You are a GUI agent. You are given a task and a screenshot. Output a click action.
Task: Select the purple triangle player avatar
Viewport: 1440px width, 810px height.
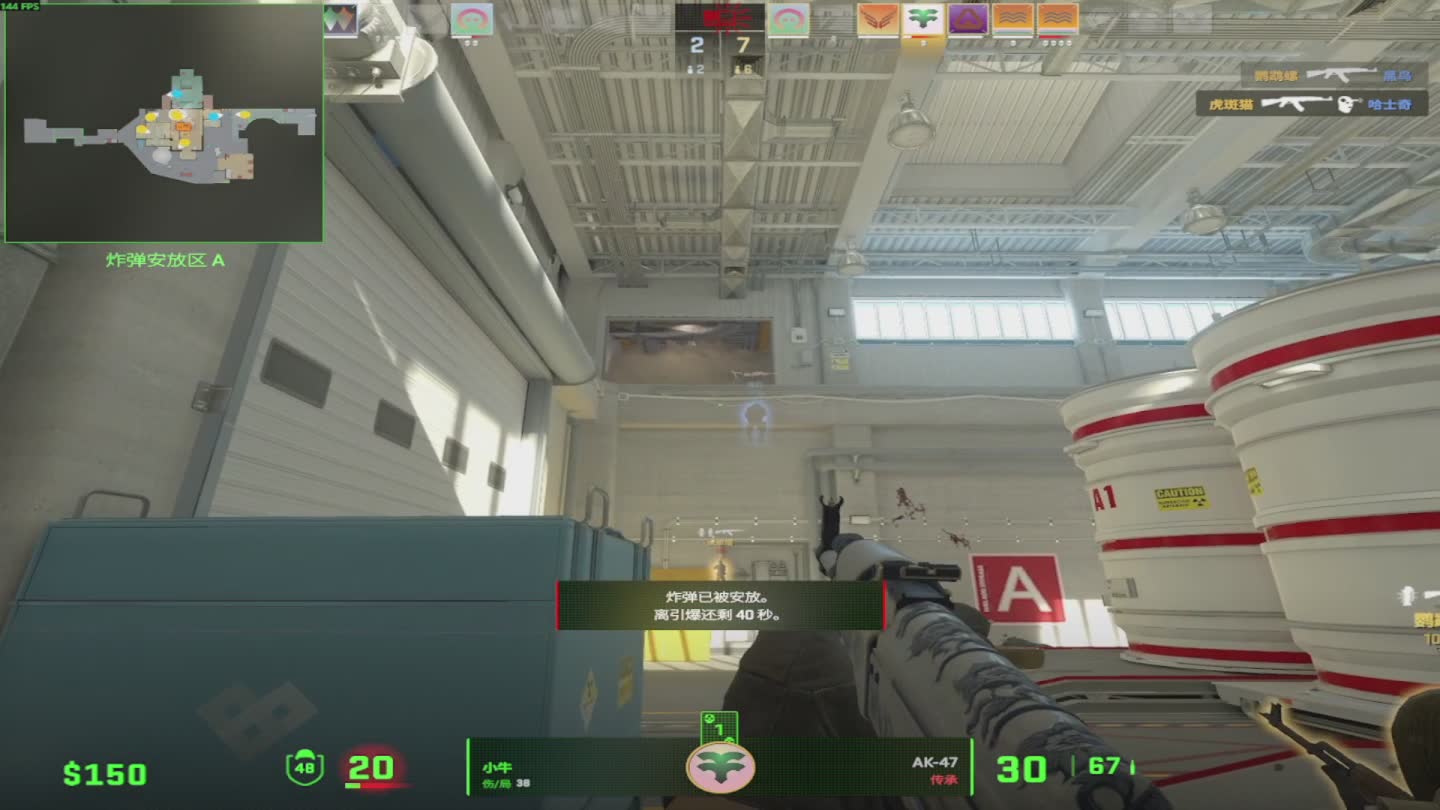click(x=968, y=19)
